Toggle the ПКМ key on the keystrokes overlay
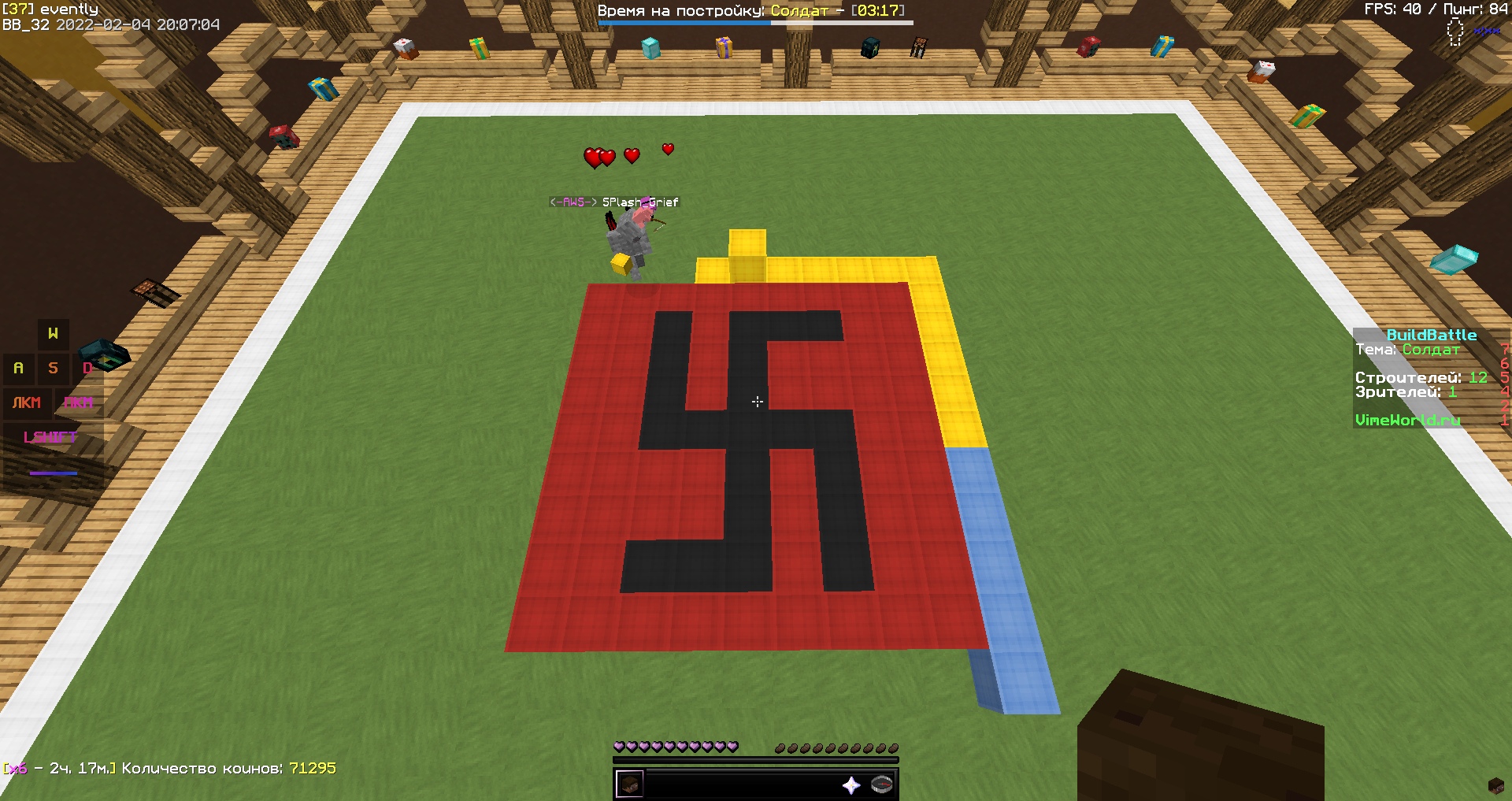This screenshot has width=1512, height=801. pyautogui.click(x=80, y=403)
